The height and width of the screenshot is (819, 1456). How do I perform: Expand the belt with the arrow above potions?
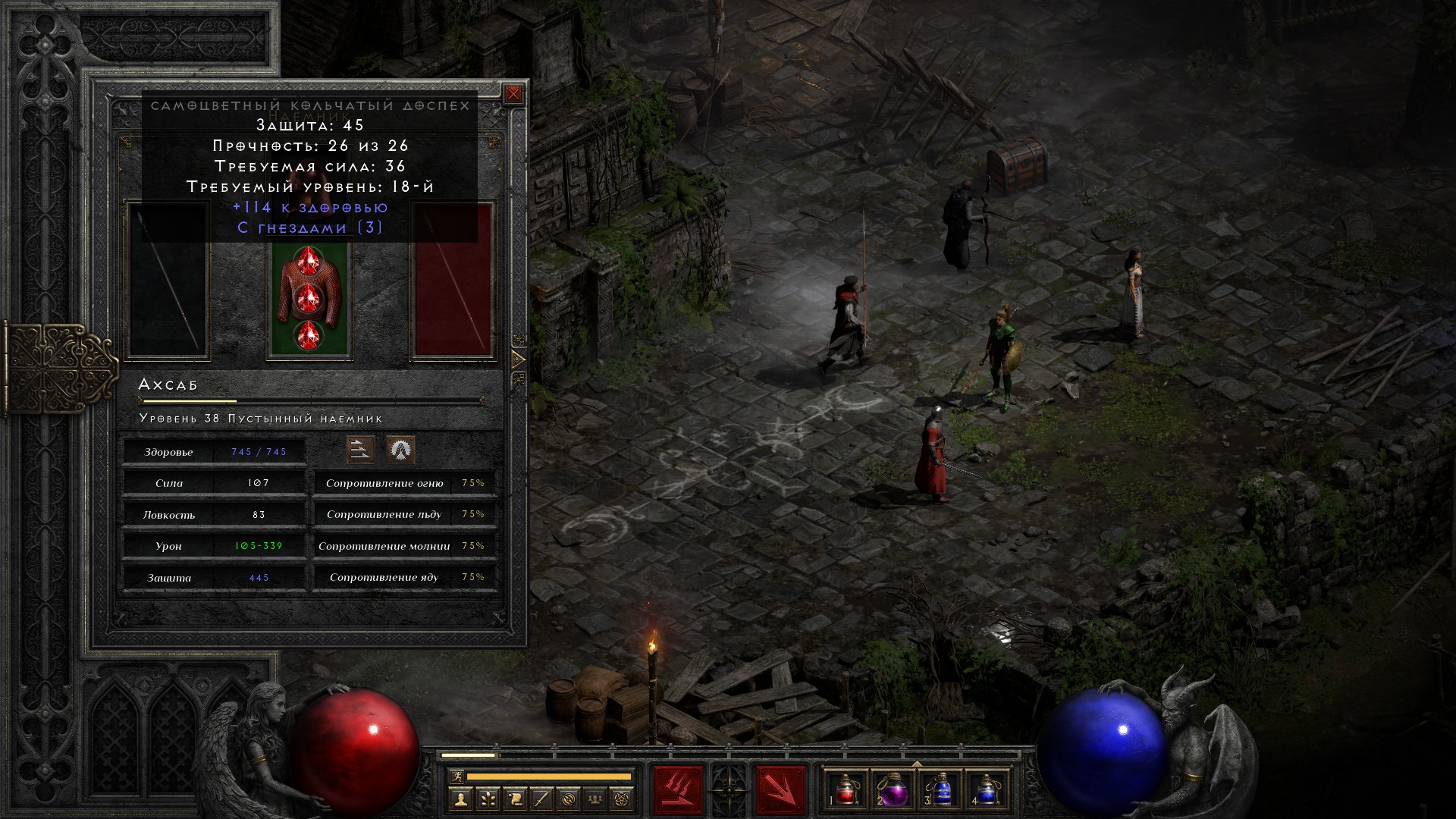[916, 764]
